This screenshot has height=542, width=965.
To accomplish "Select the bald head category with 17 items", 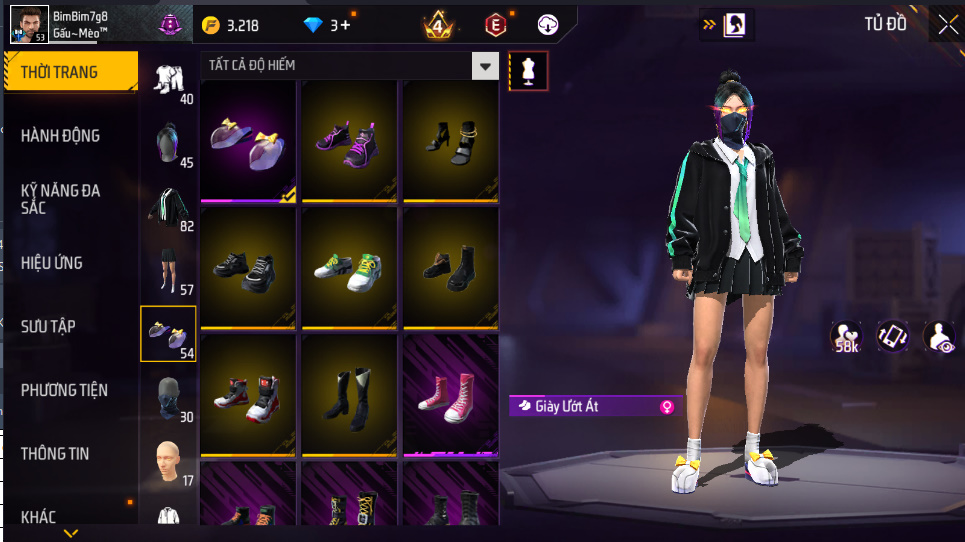I will (x=168, y=461).
